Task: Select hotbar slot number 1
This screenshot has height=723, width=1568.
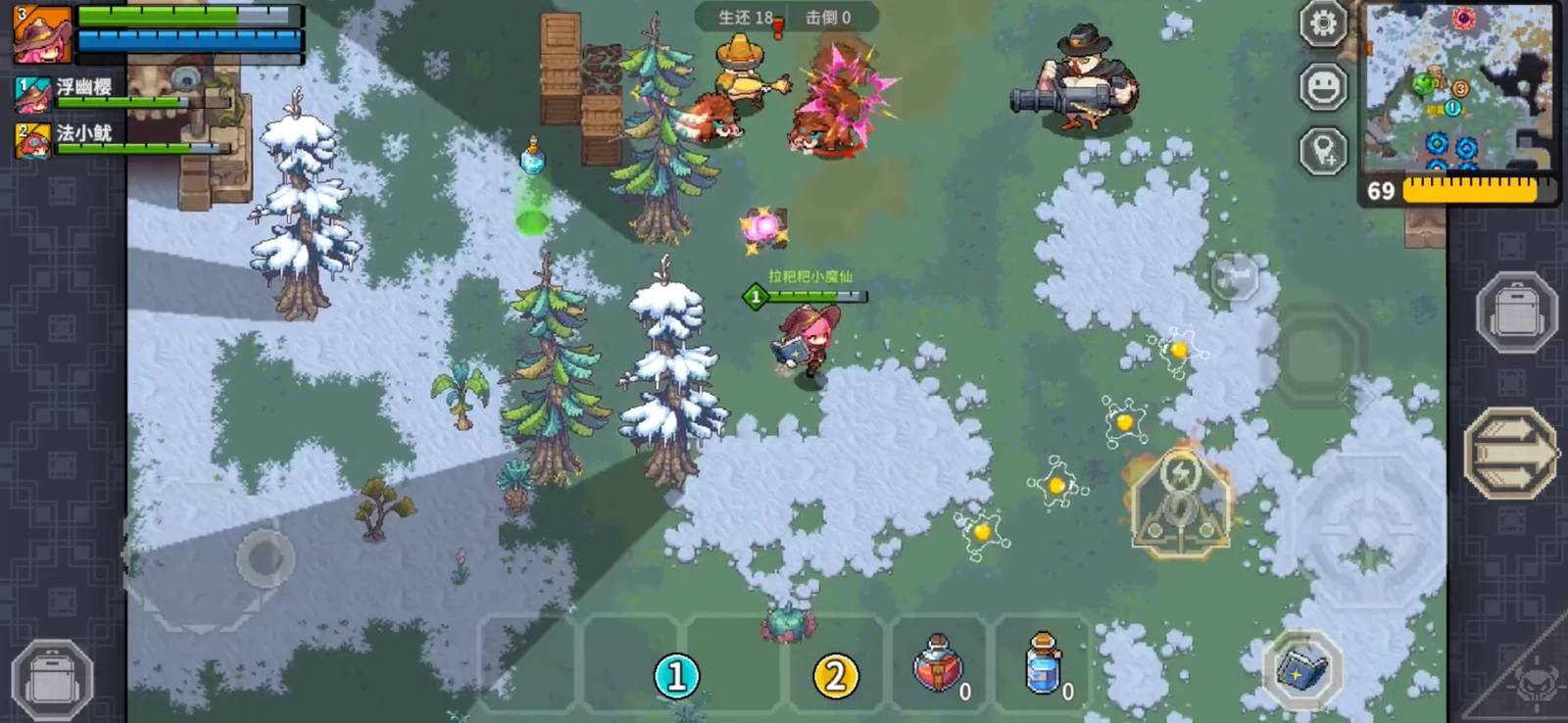Action: pos(676,676)
